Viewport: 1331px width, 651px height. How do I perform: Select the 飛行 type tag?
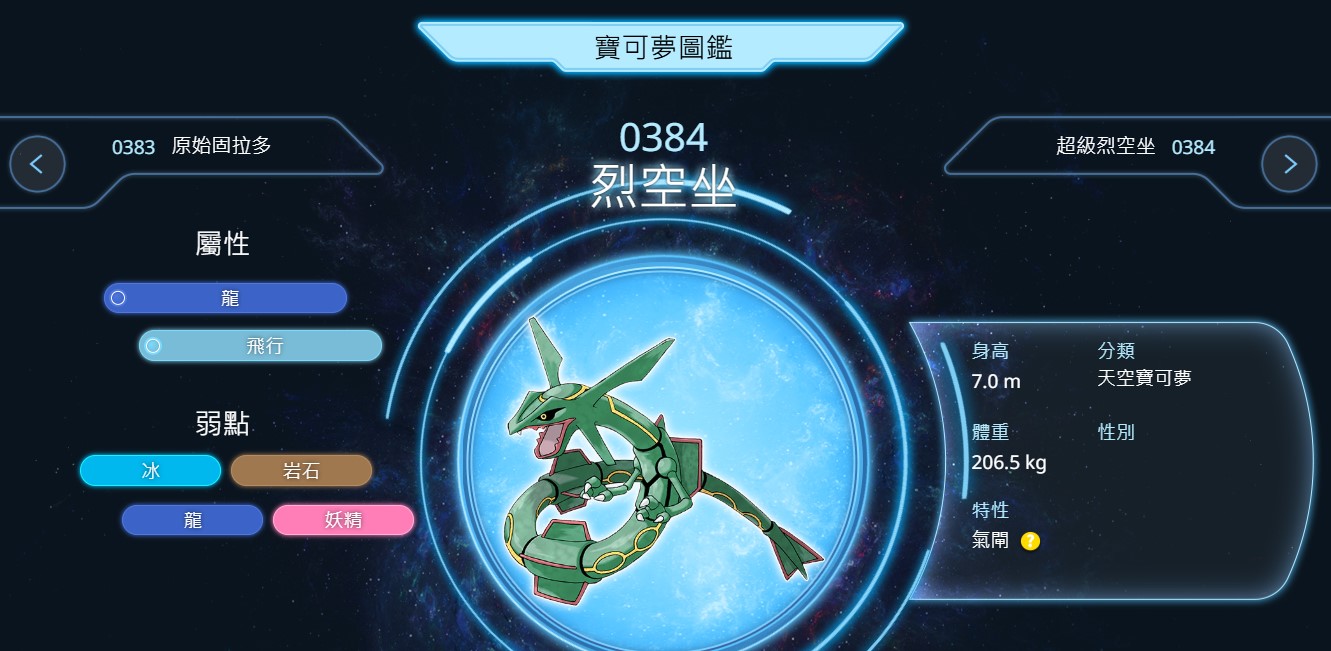(x=261, y=346)
